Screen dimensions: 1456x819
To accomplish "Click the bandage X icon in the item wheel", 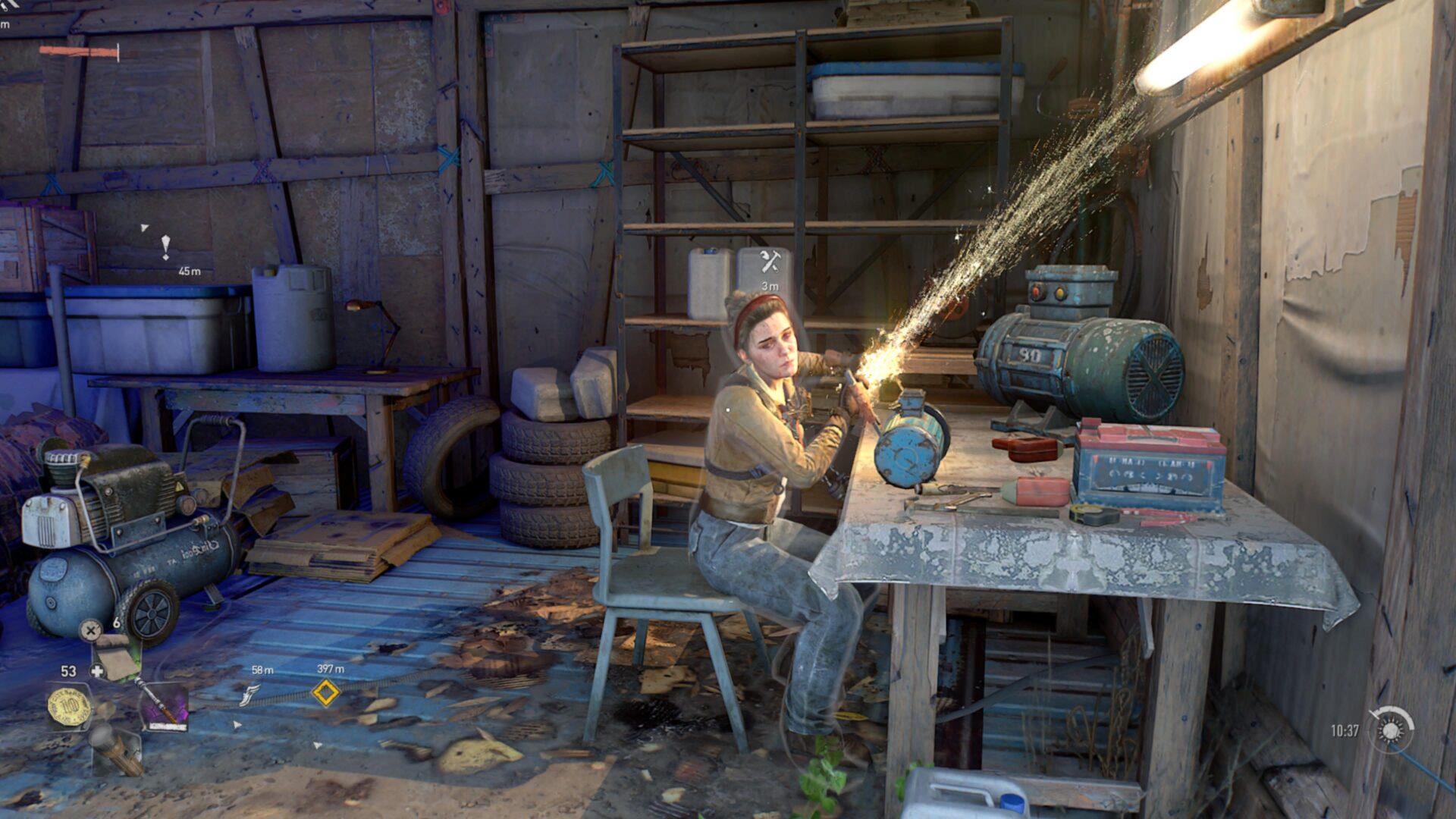I will tap(90, 630).
